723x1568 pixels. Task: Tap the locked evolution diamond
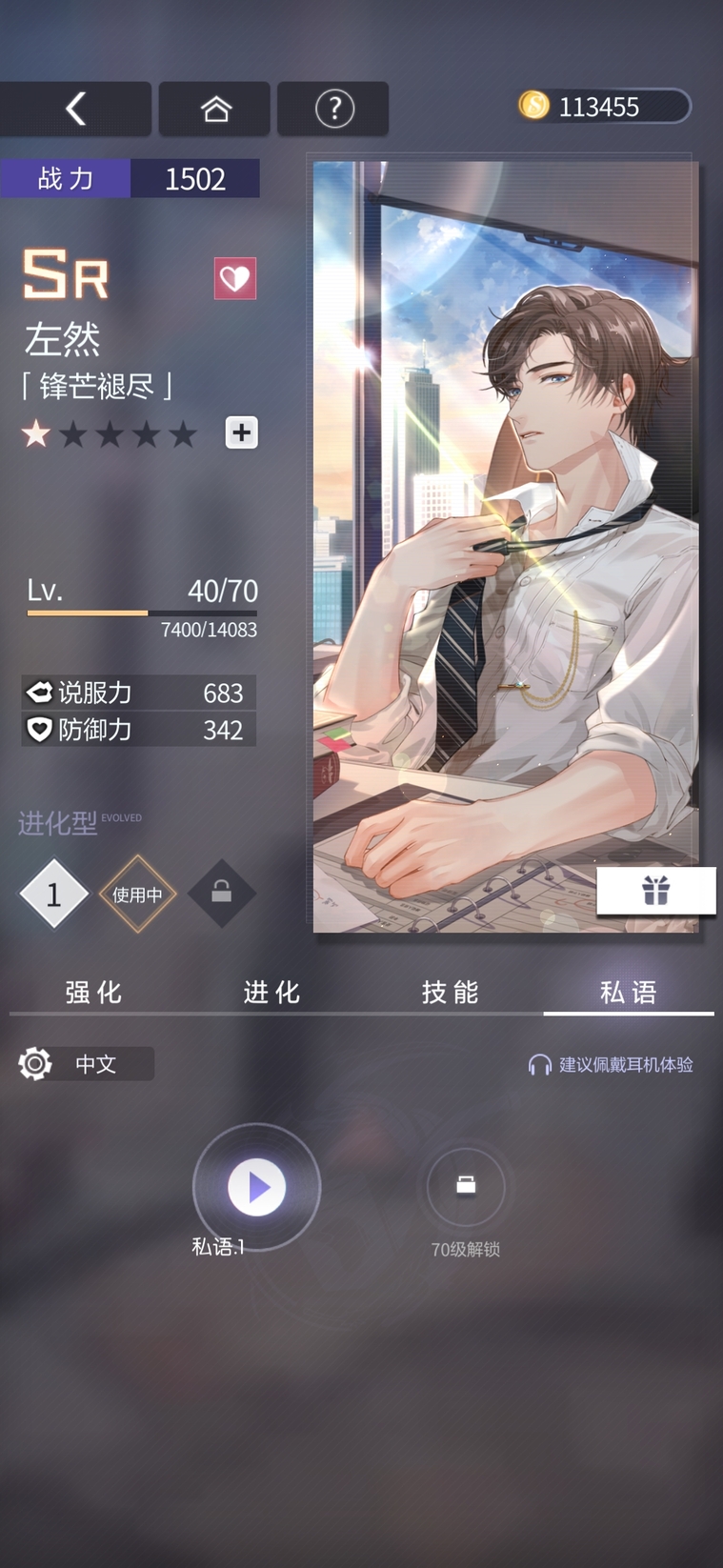(x=221, y=893)
